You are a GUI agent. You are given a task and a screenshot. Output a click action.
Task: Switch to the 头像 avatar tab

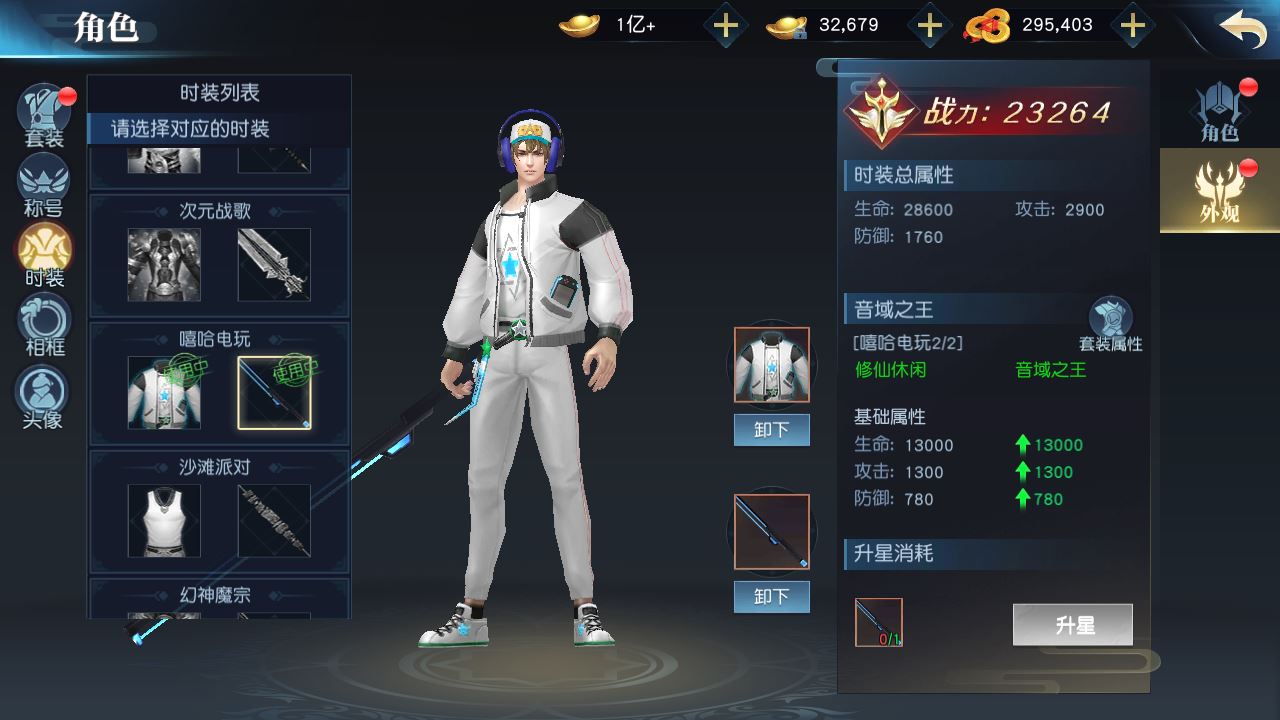[x=44, y=396]
